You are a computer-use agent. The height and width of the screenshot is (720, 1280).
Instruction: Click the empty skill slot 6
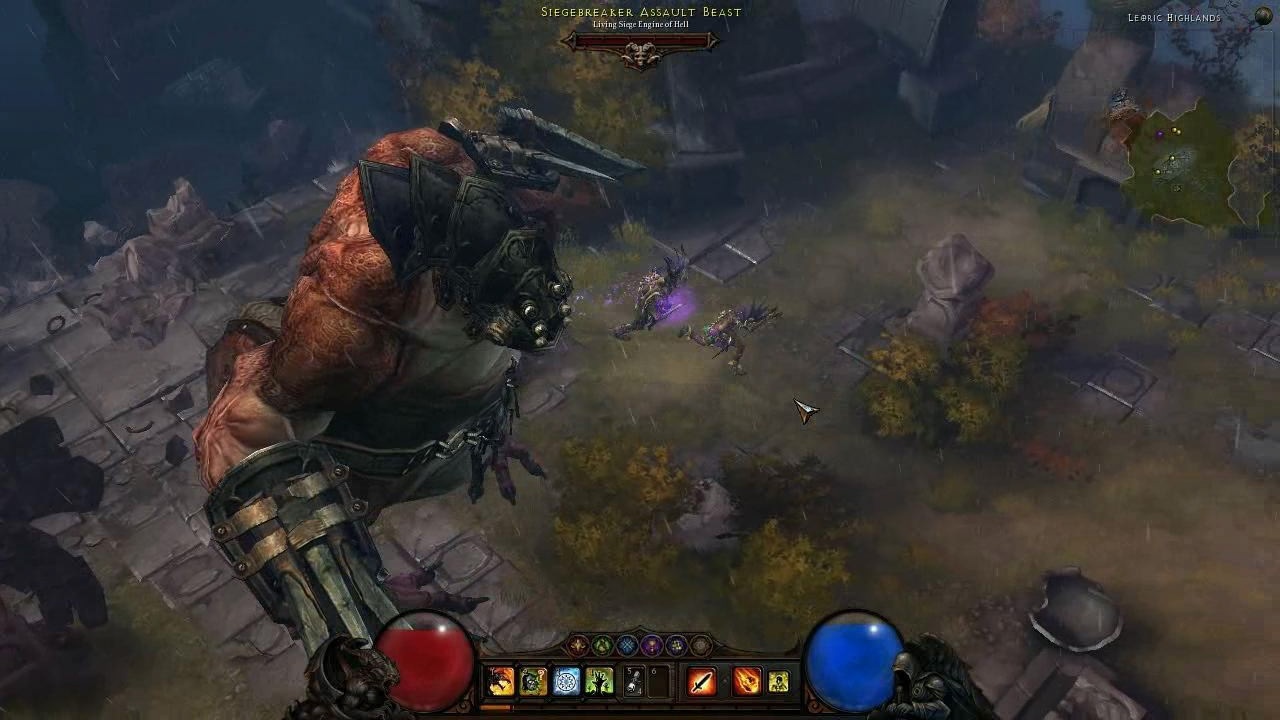pos(657,680)
